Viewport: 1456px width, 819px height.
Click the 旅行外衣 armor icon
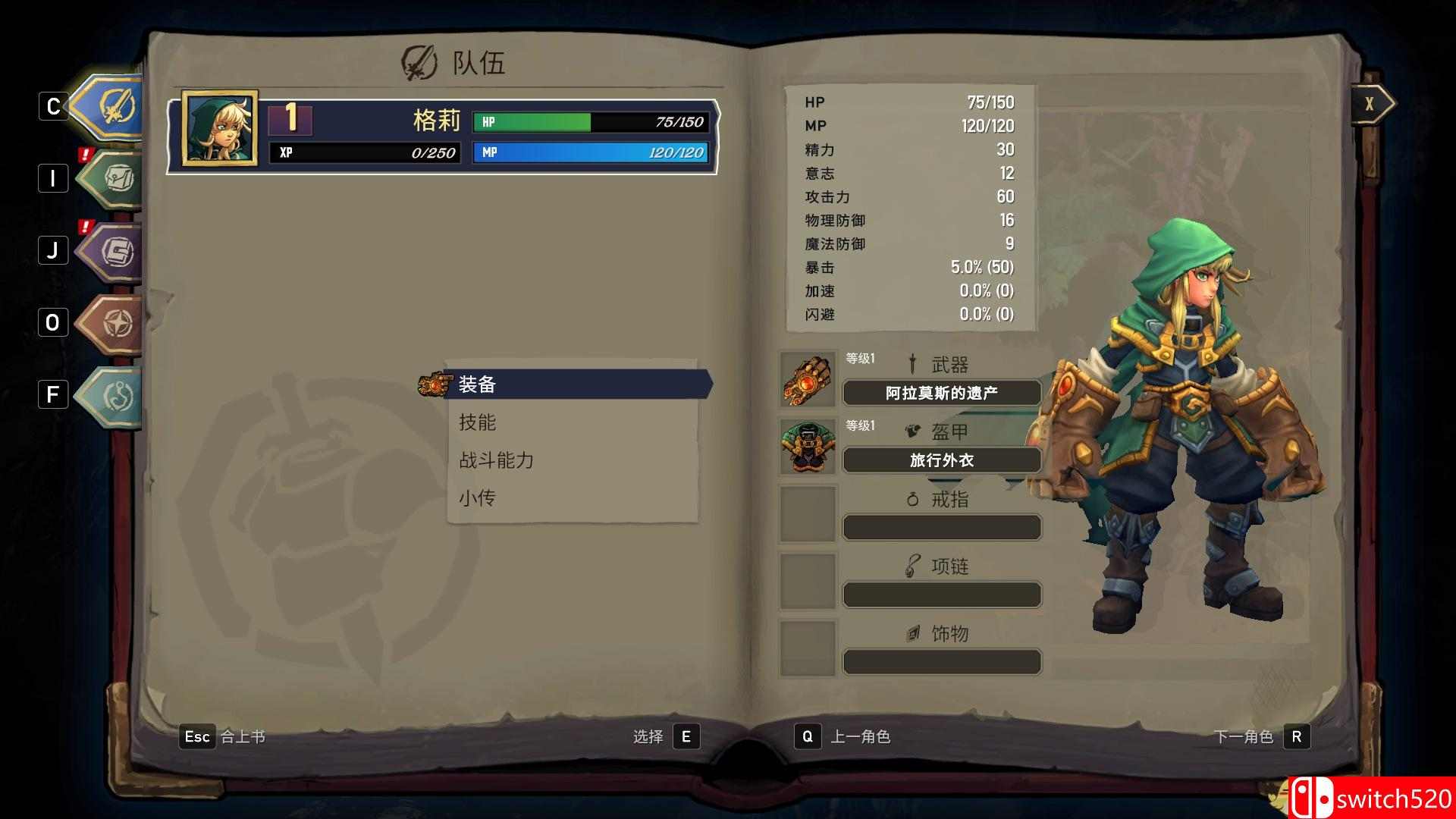click(808, 446)
